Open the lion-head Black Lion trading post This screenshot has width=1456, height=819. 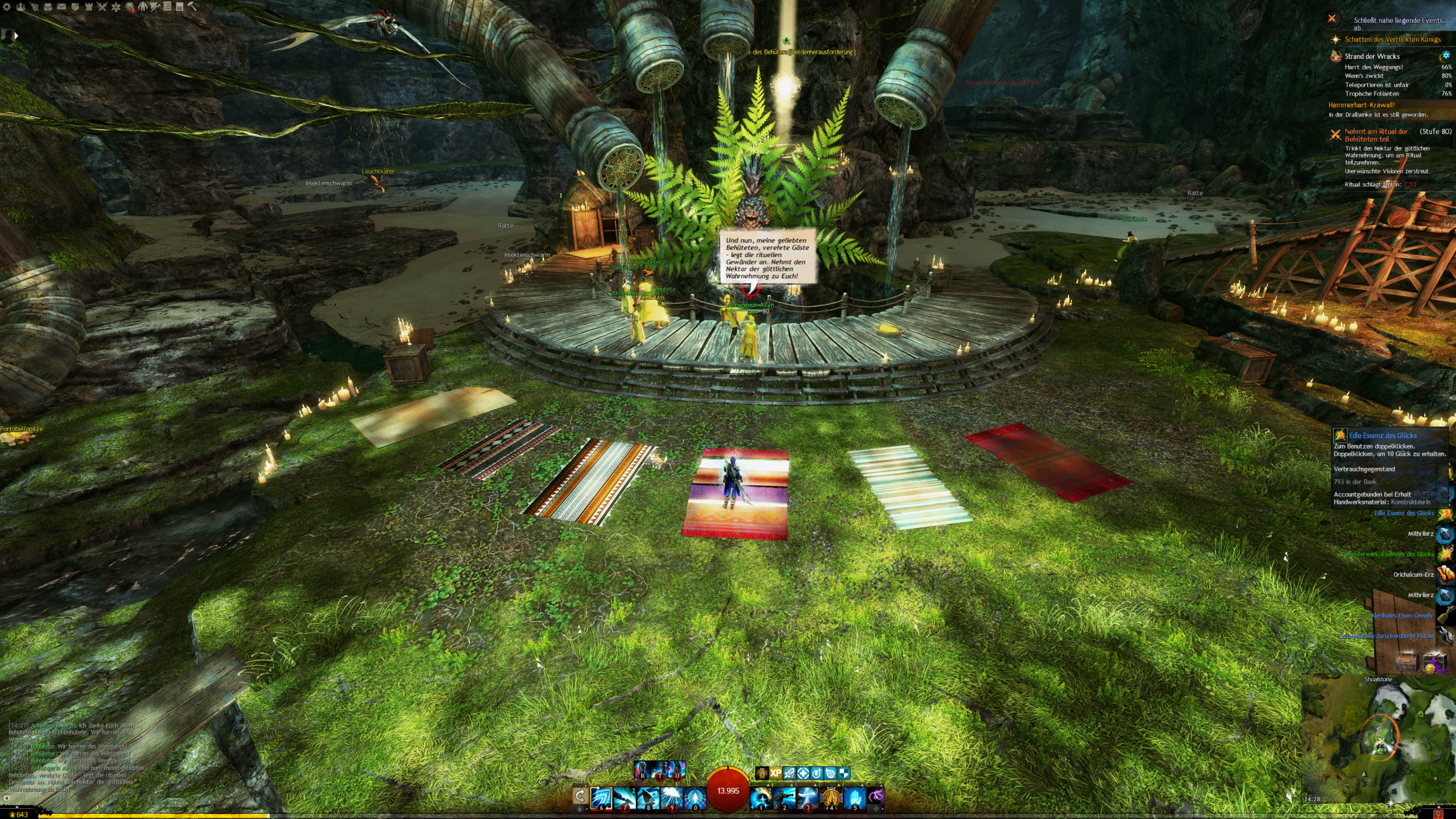[130, 7]
